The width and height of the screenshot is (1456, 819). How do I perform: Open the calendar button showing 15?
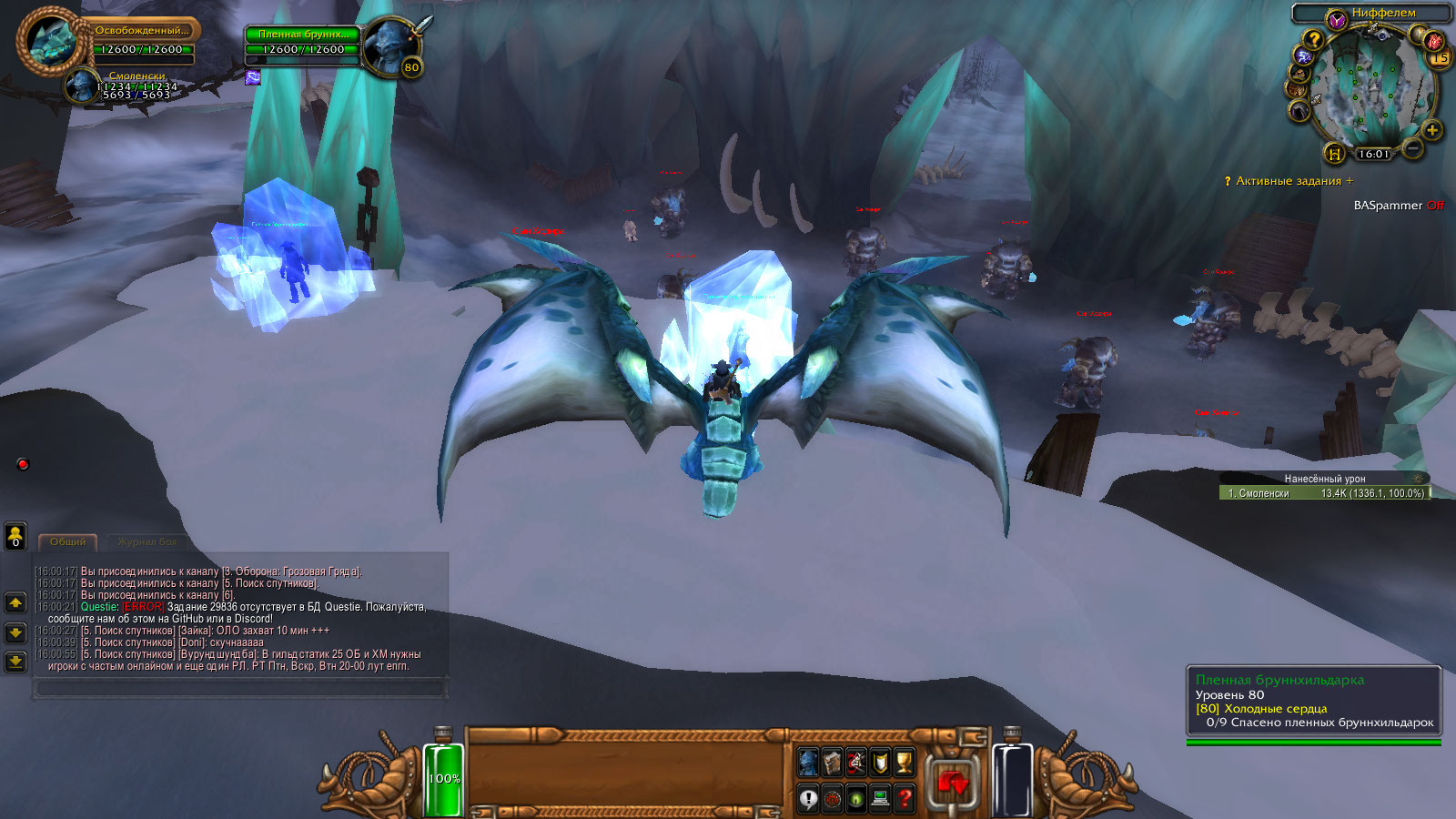tap(1439, 58)
